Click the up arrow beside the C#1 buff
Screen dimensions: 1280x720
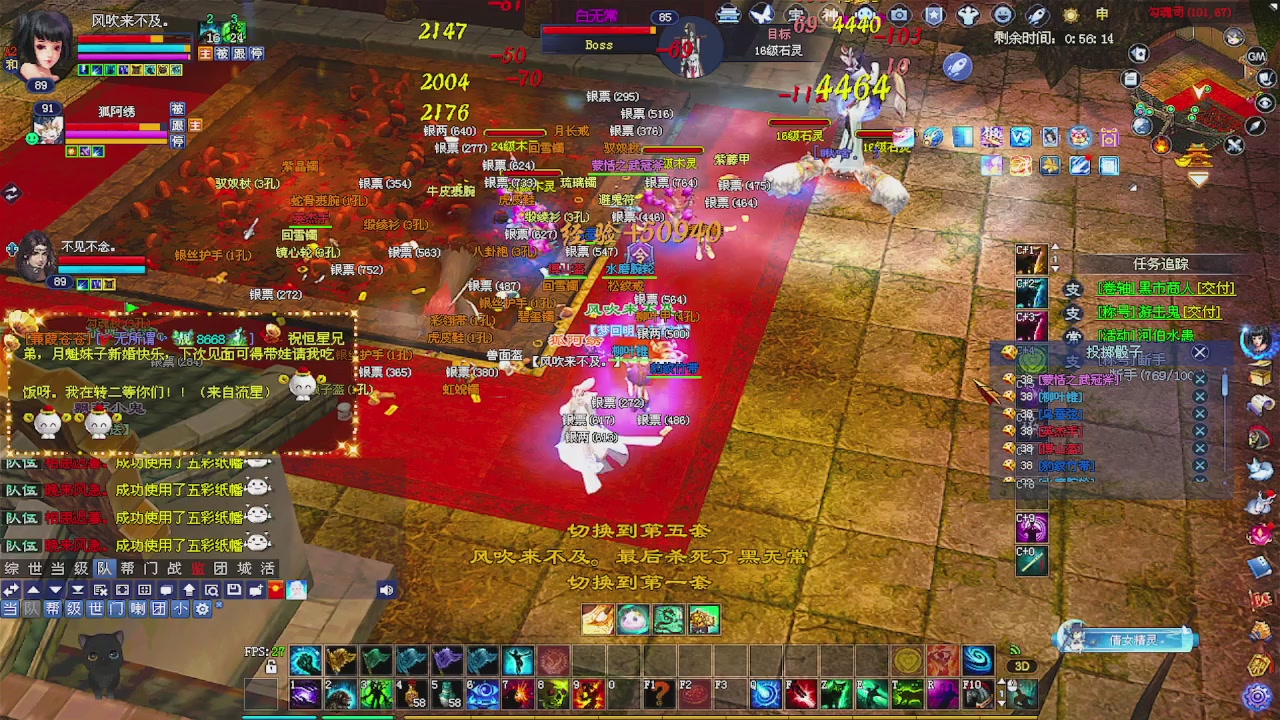pyautogui.click(x=1055, y=247)
